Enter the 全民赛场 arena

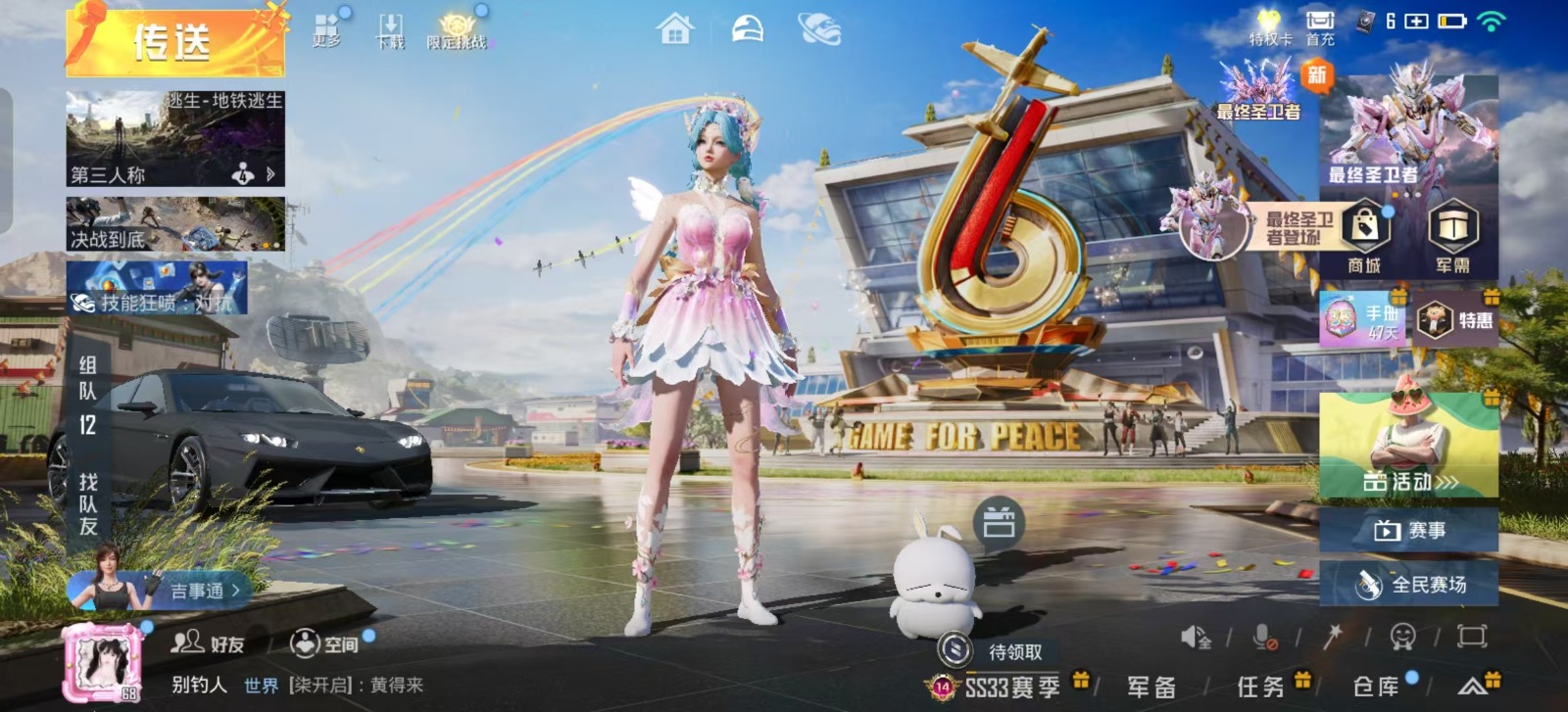[1408, 585]
